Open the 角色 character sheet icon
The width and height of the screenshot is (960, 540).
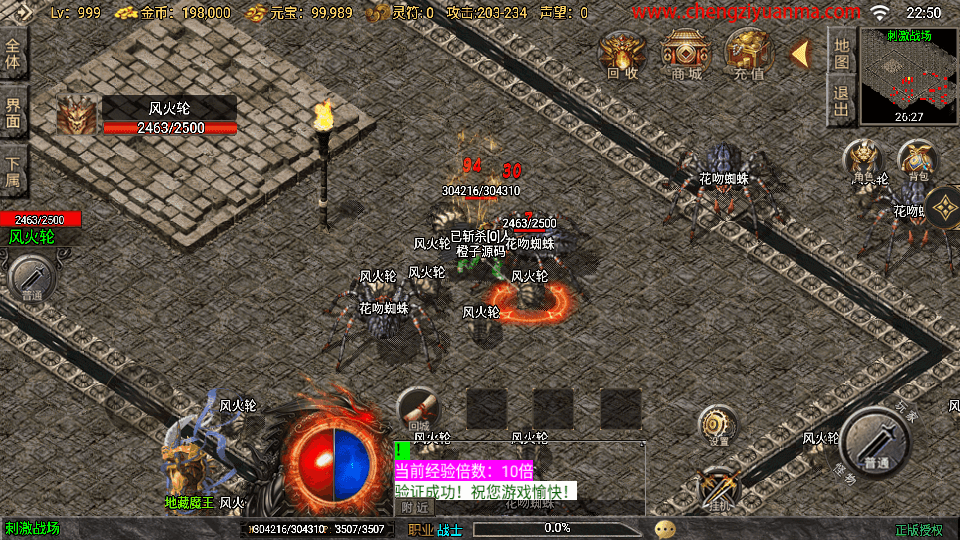point(863,162)
